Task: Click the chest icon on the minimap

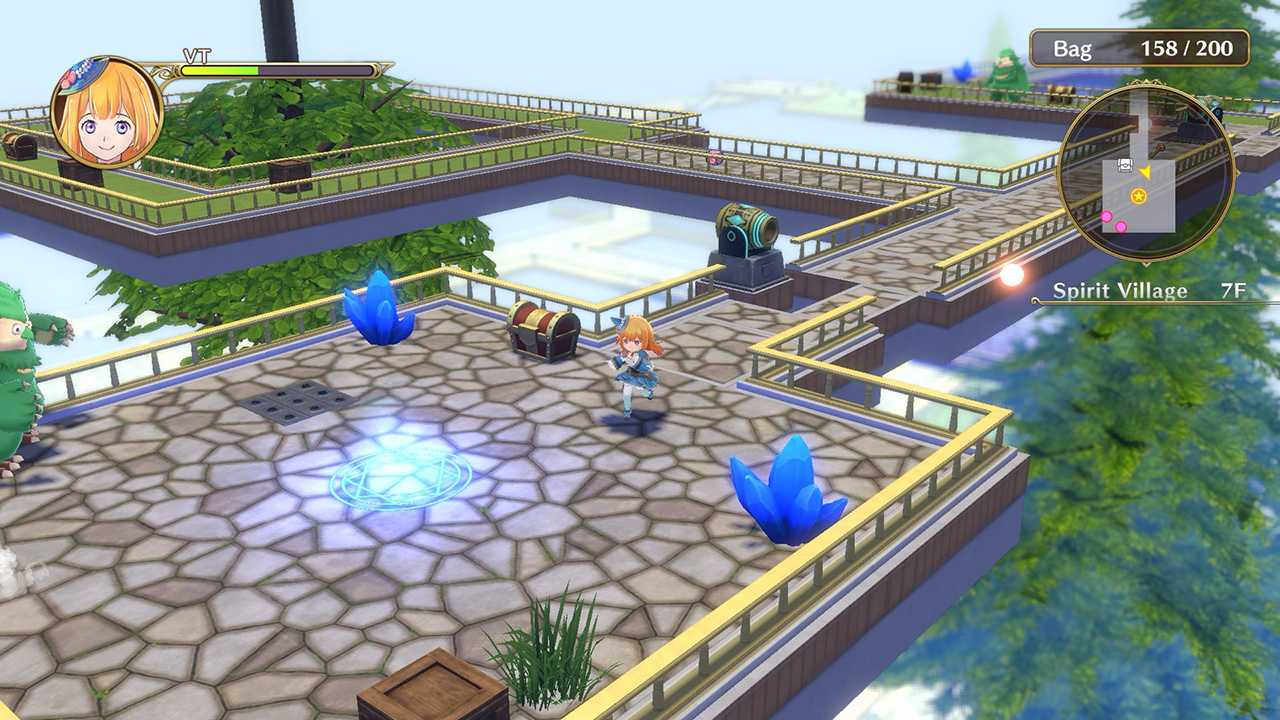Action: [1125, 165]
